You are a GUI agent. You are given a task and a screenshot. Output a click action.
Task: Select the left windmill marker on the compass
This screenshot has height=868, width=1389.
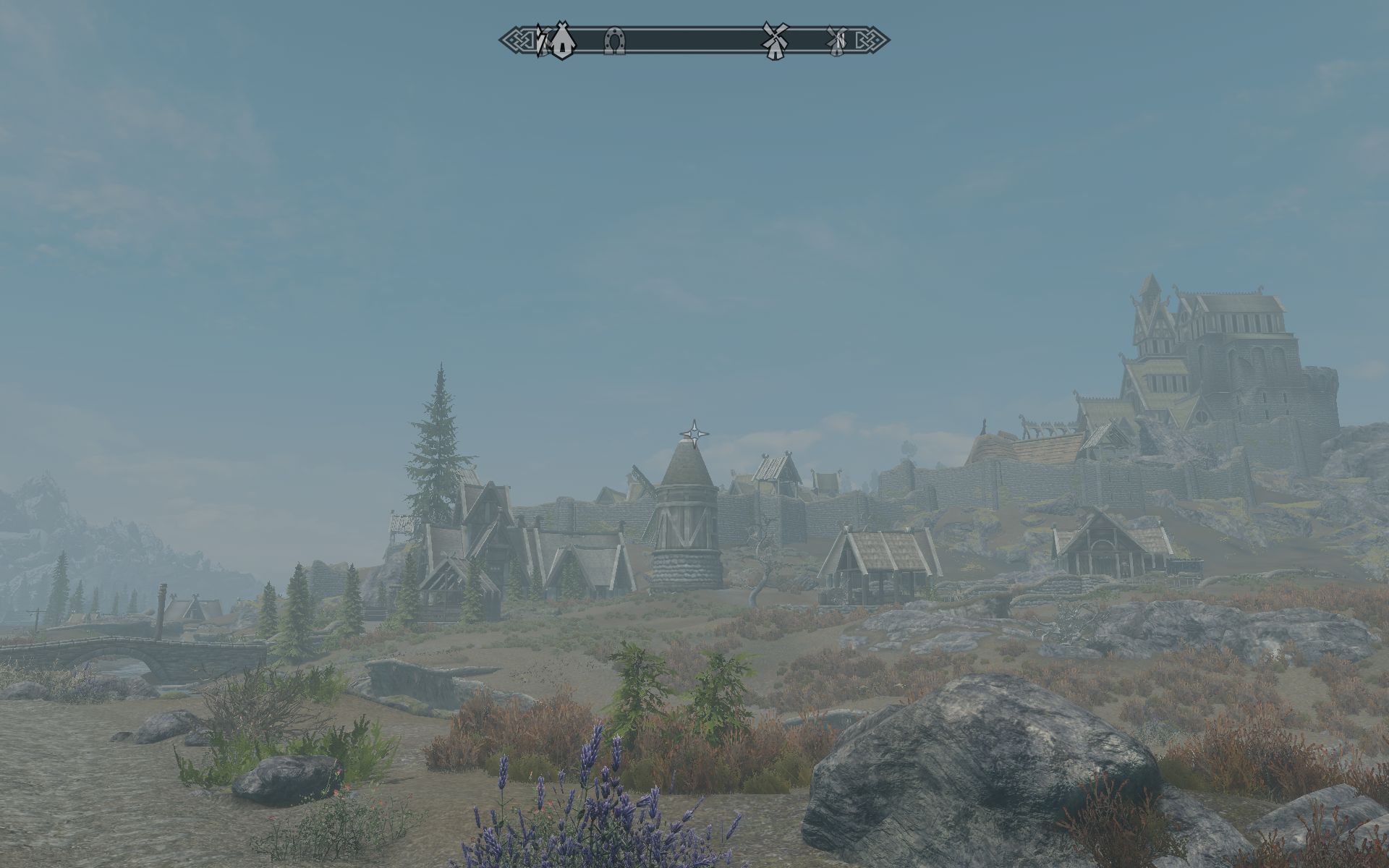tap(773, 40)
